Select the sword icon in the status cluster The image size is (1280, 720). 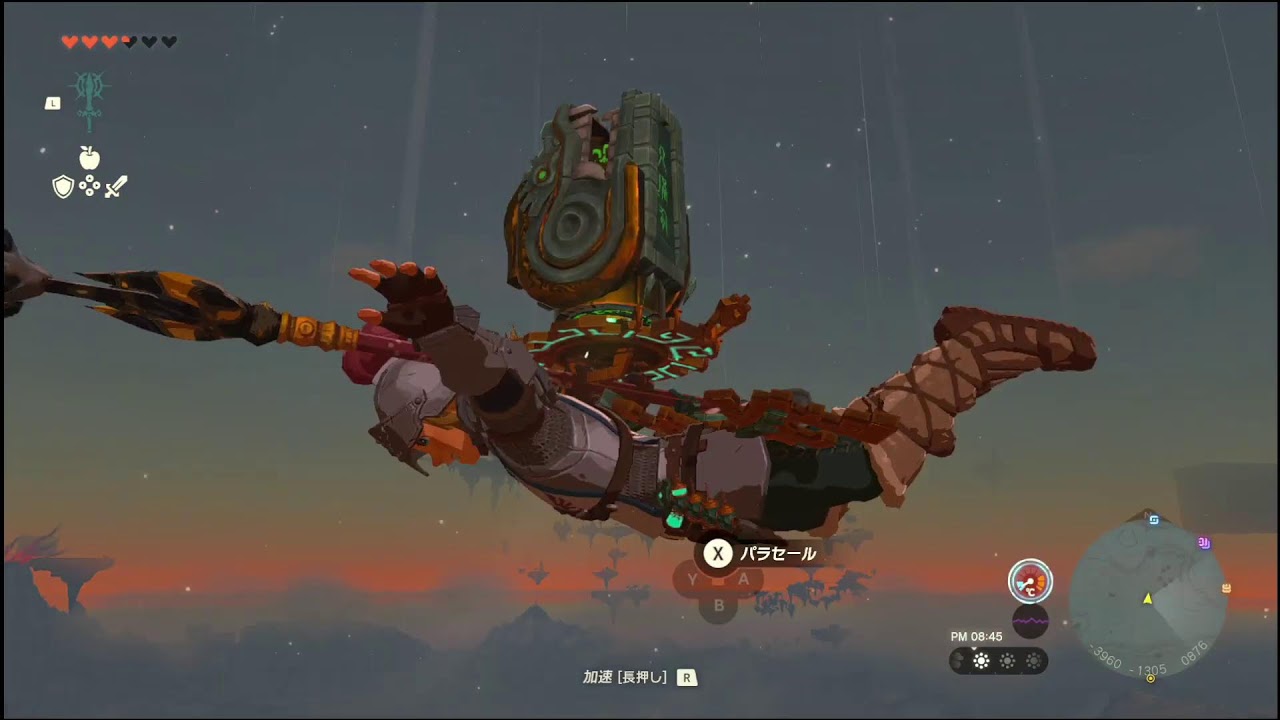click(116, 186)
